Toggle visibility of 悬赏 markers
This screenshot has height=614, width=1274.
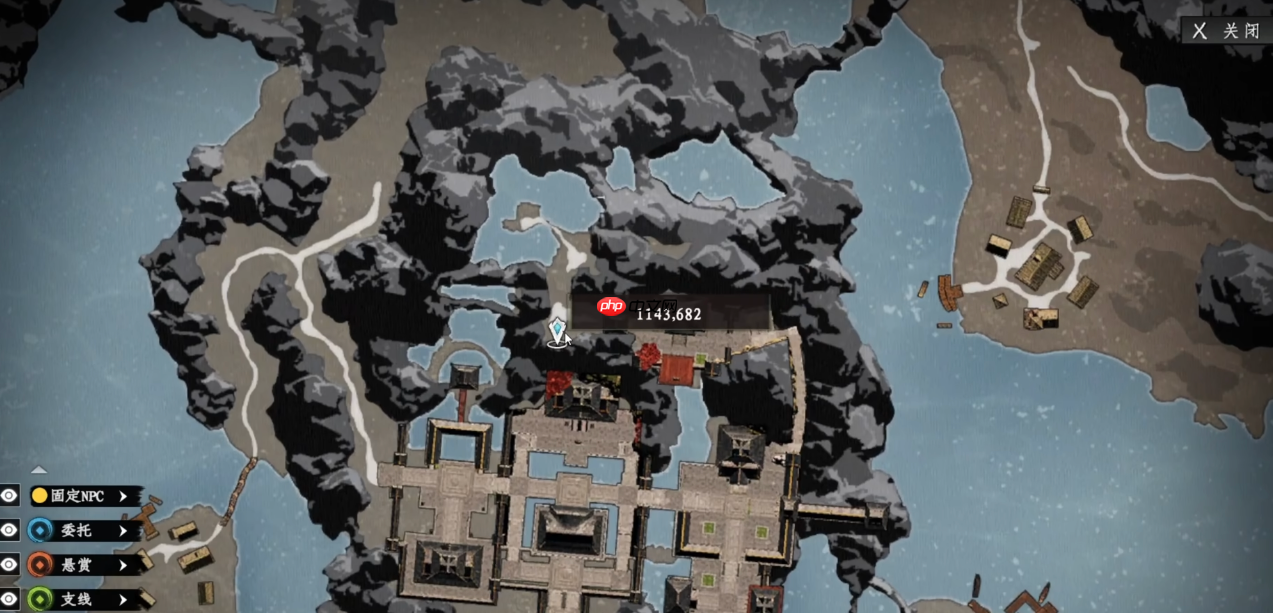tap(10, 565)
